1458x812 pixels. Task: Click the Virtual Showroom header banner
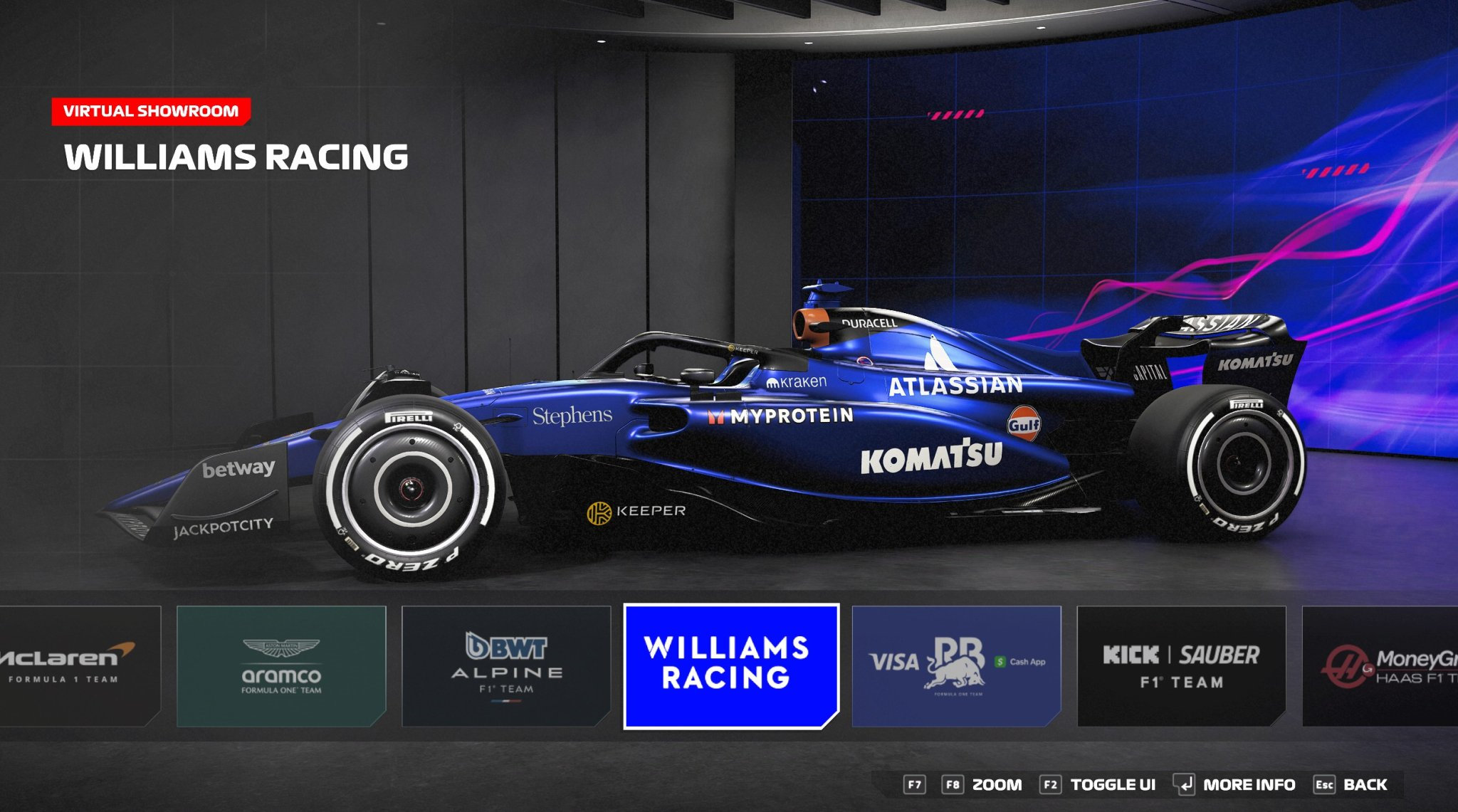tap(152, 110)
